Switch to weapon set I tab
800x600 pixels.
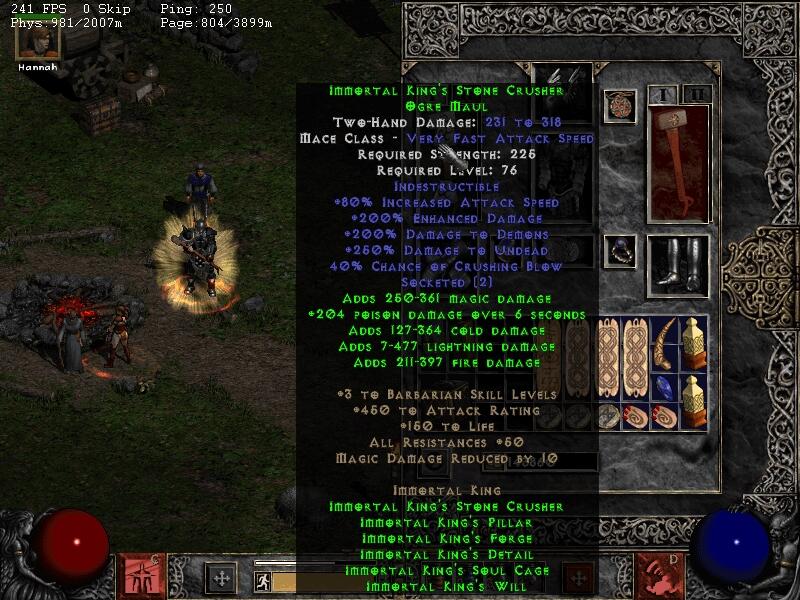pyautogui.click(x=662, y=94)
